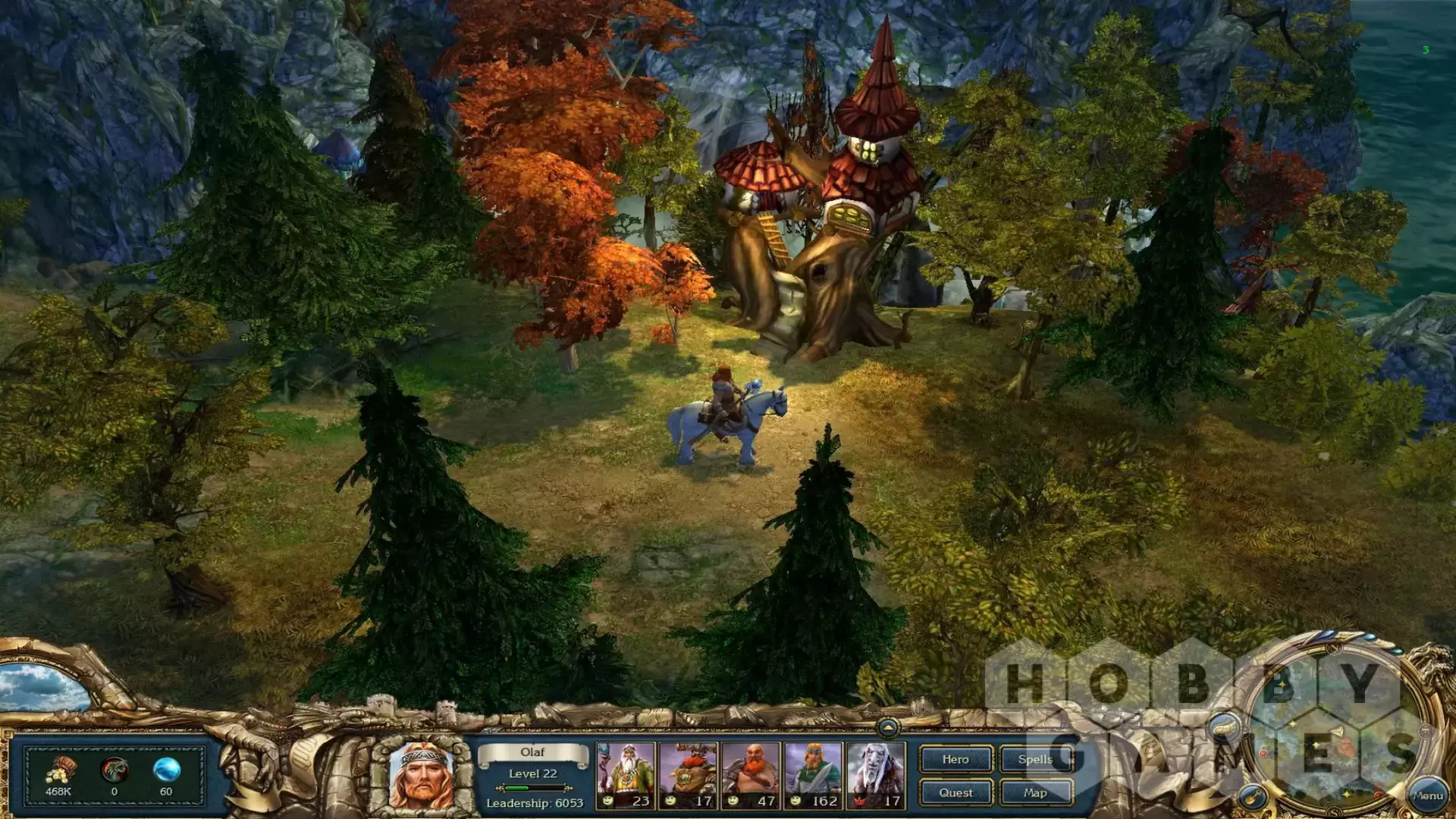Open the round Menu button

(1427, 795)
